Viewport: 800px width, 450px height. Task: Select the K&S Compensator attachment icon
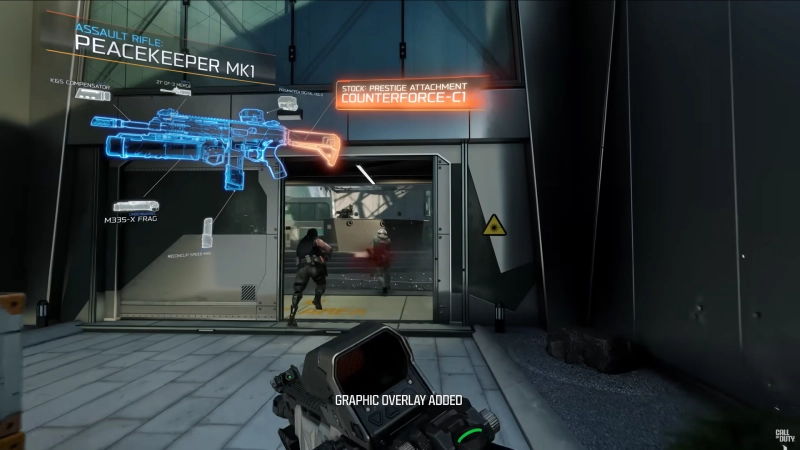(x=91, y=92)
